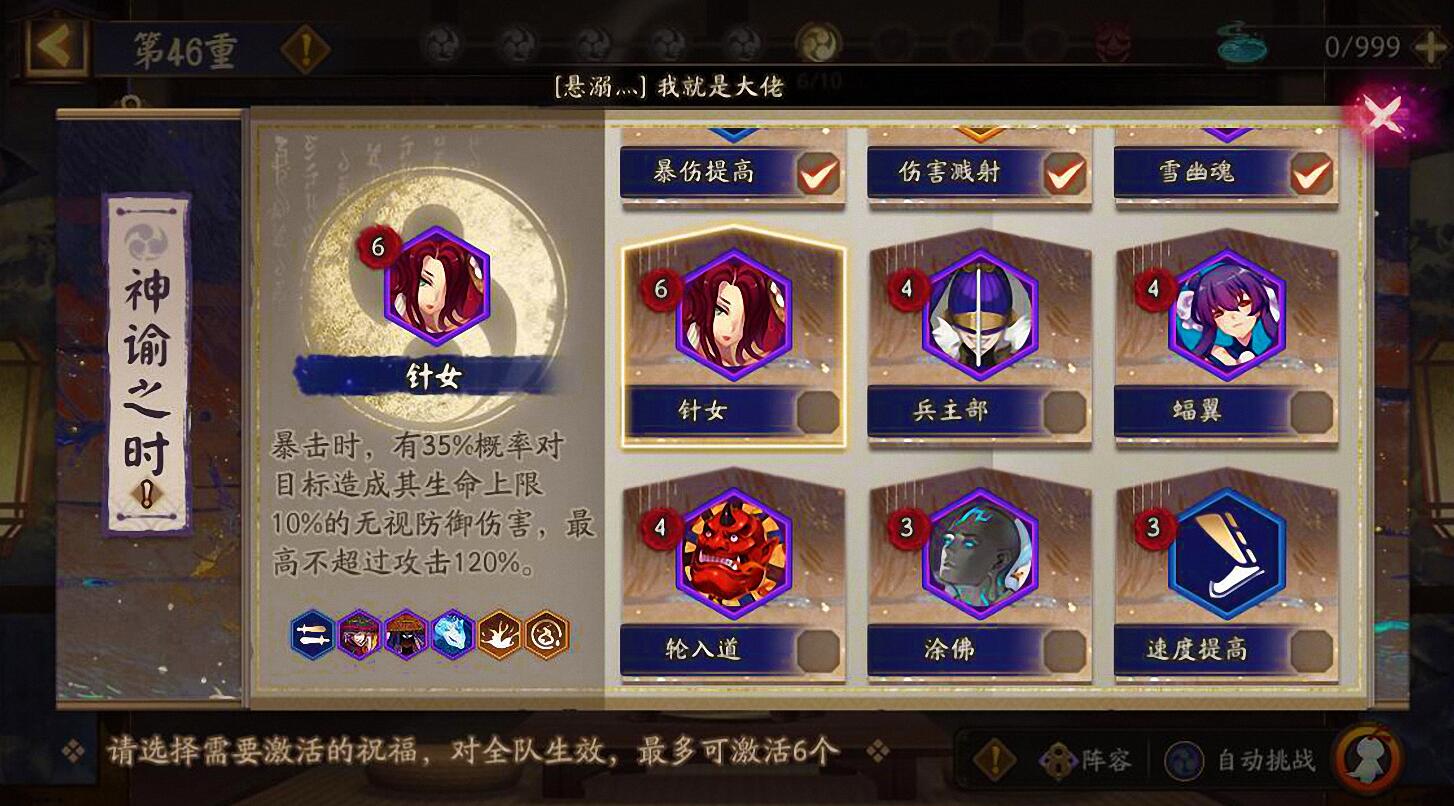The height and width of the screenshot is (806, 1454).
Task: Toggle off the 雪幽魂 blessing
Action: 1311,172
